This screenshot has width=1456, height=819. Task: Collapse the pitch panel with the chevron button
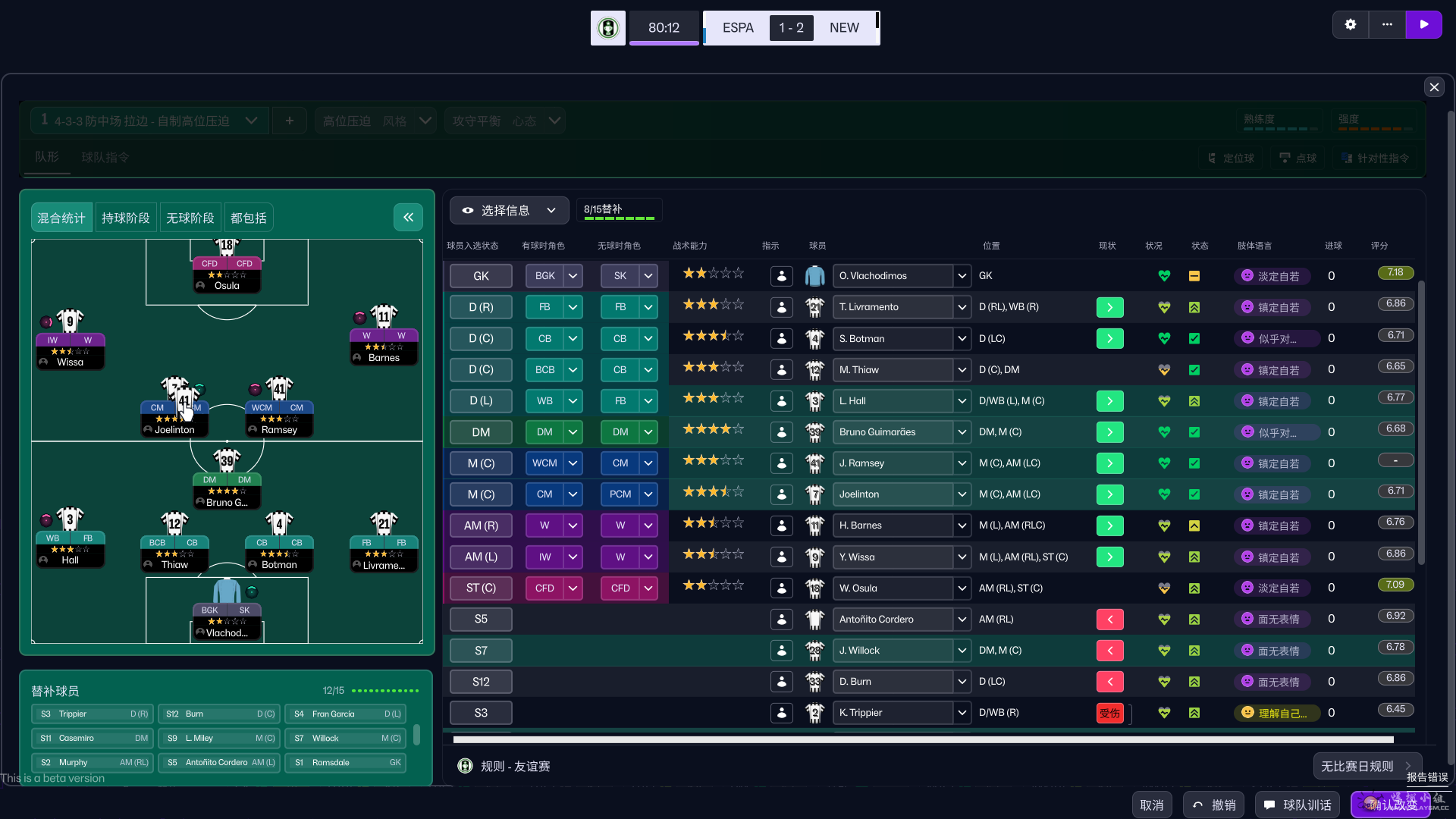408,217
